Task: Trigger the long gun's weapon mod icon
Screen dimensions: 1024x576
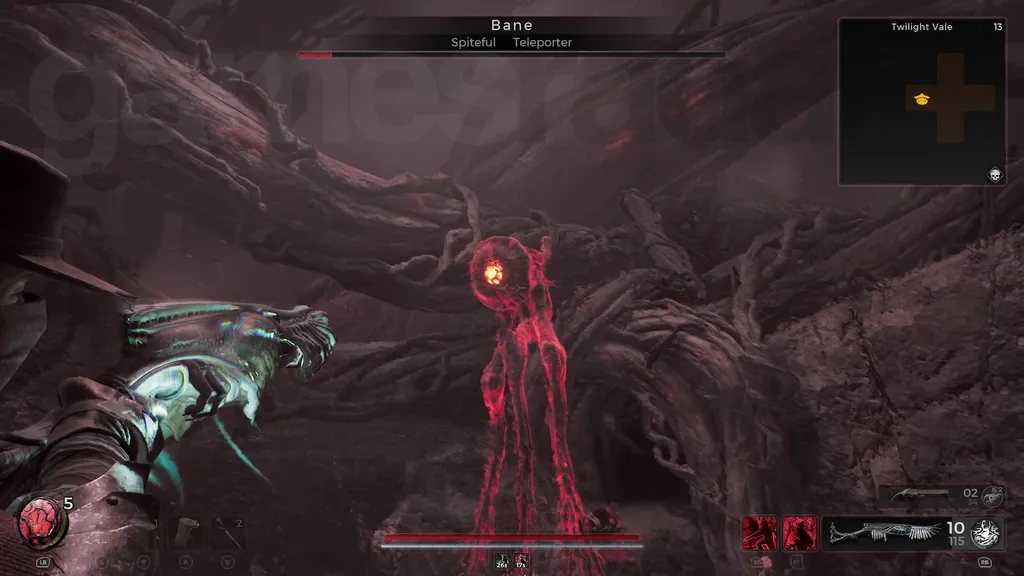Action: [x=988, y=533]
